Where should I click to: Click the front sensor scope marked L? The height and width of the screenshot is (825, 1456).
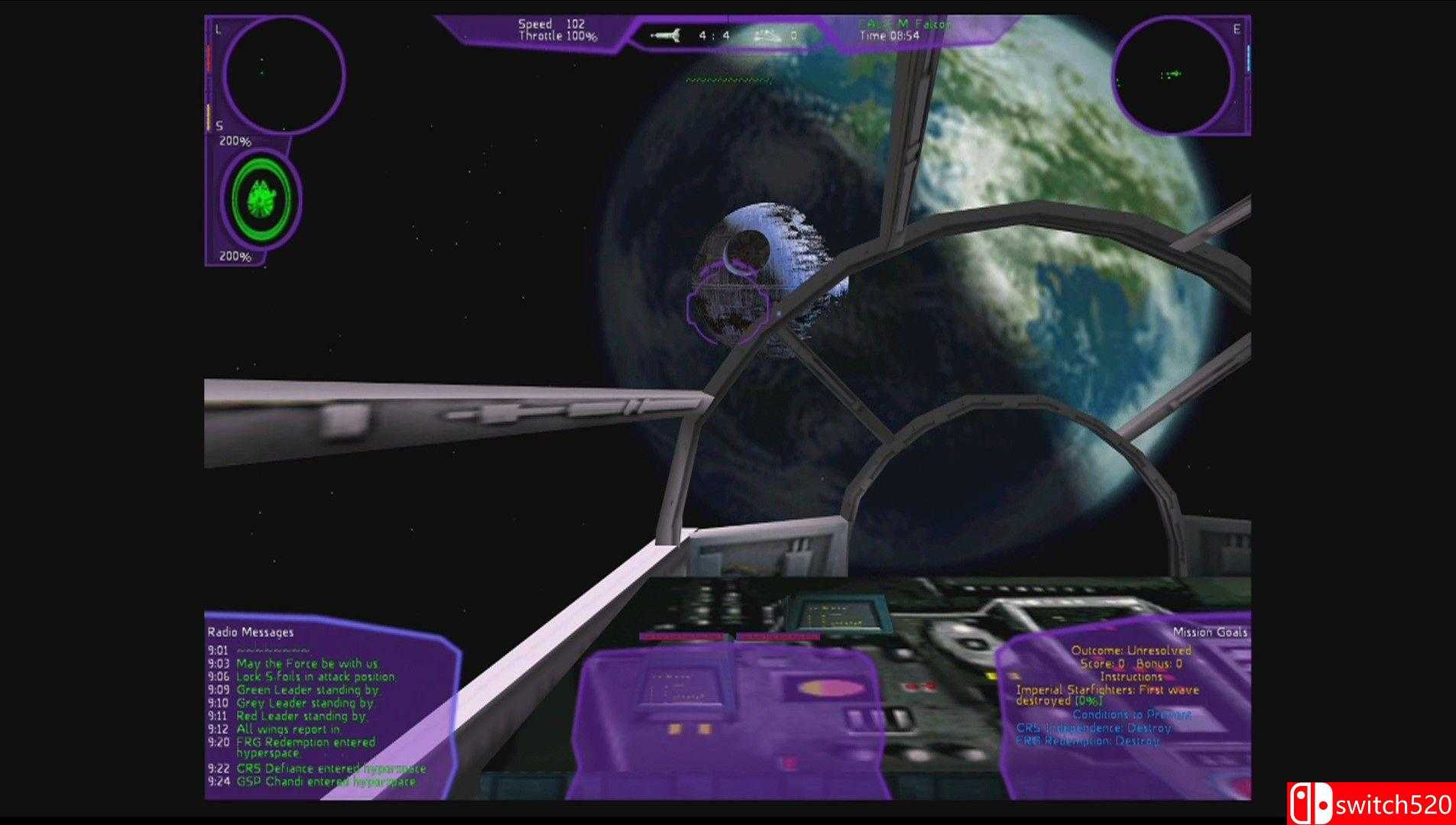(284, 74)
